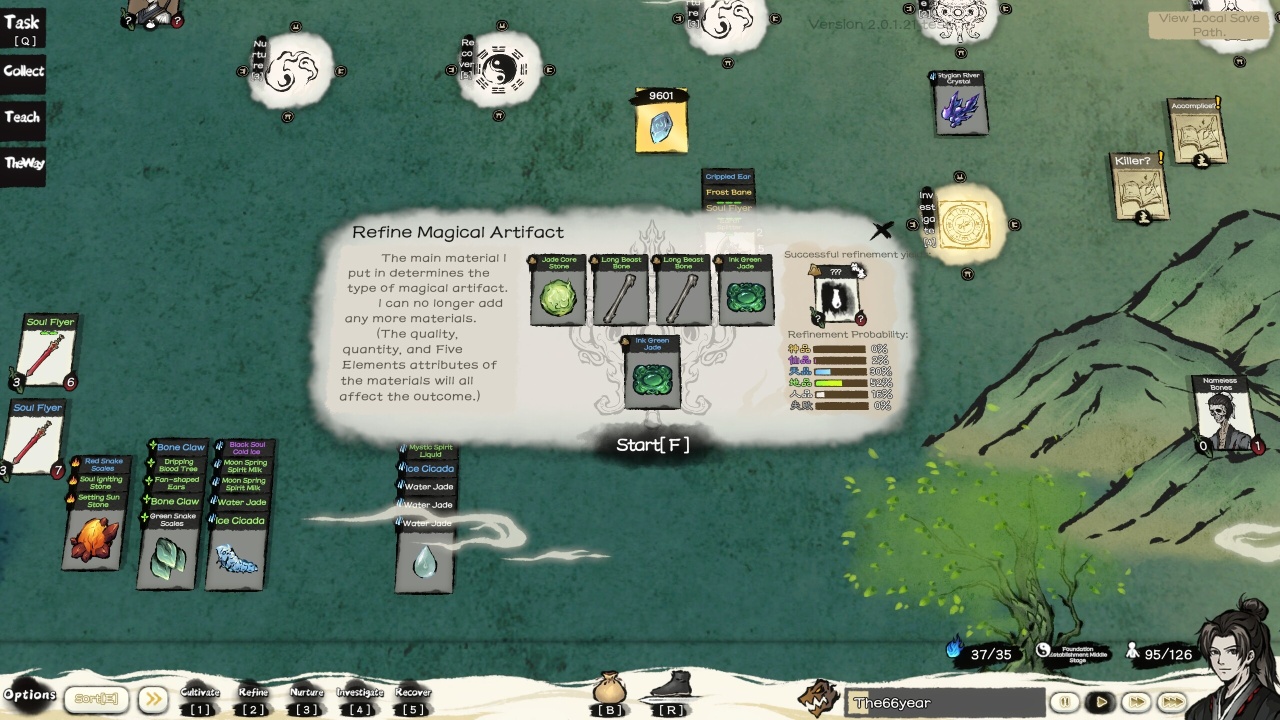
Task: Click View Local Save Path
Action: point(1209,25)
